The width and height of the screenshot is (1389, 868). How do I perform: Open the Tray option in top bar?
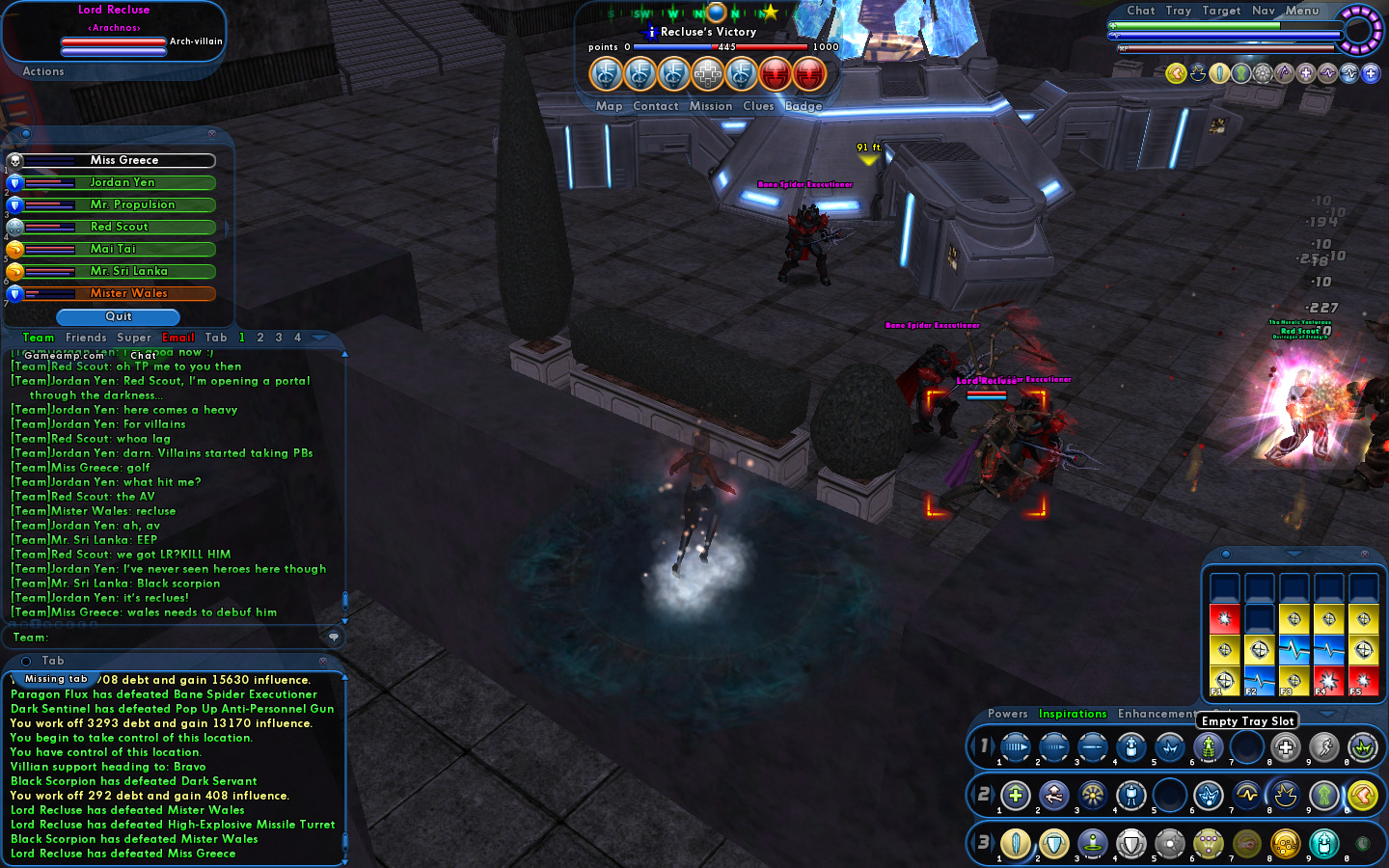1178,11
